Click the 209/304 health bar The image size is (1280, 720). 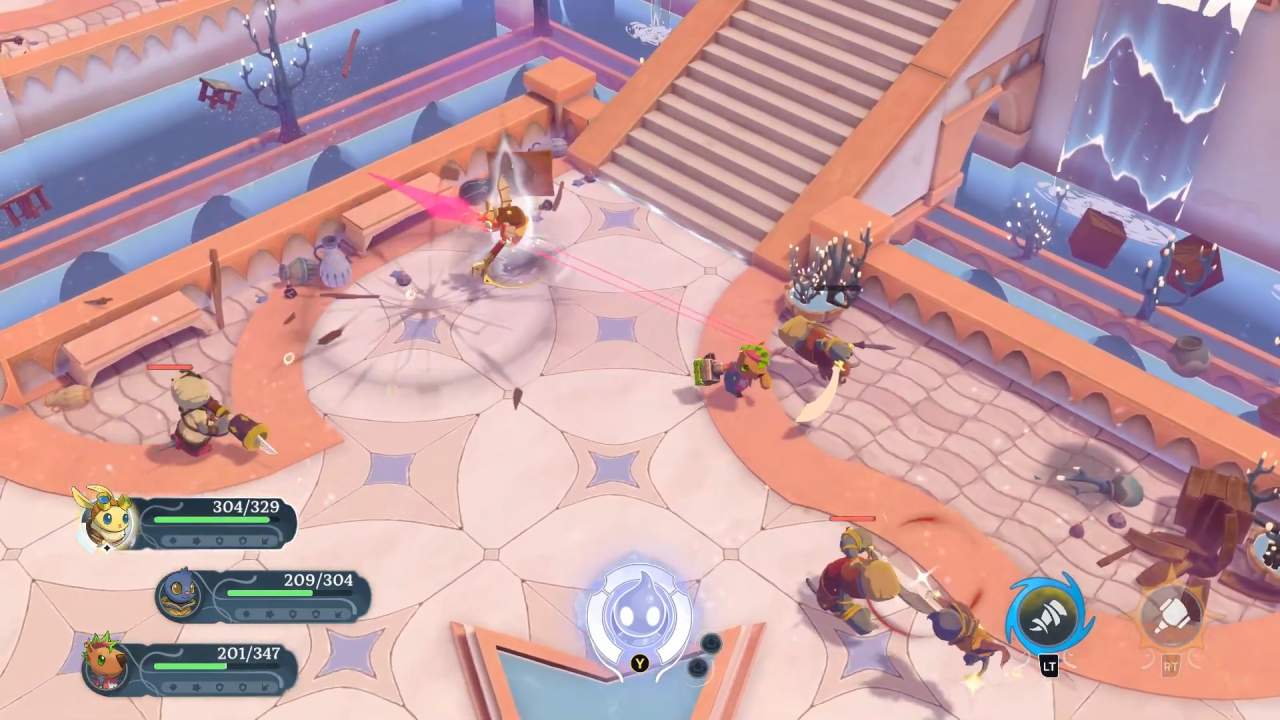pyautogui.click(x=268, y=592)
